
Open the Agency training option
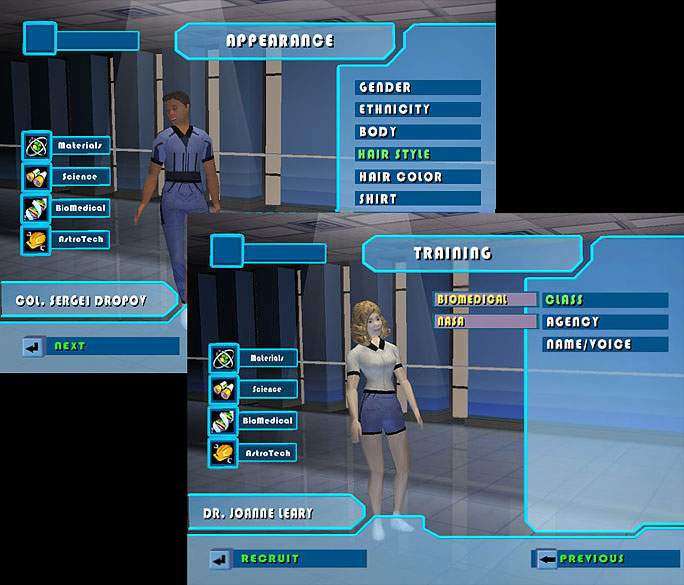click(x=604, y=322)
